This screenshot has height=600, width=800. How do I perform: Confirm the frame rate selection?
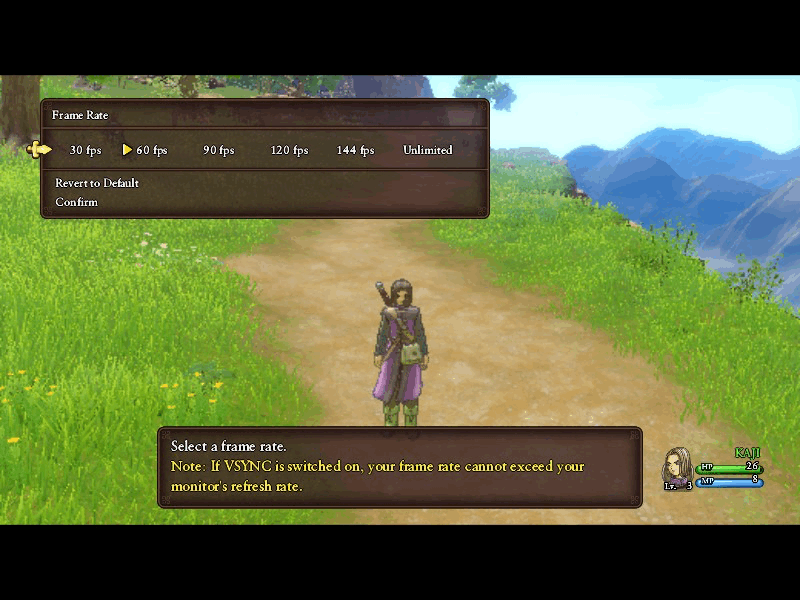pyautogui.click(x=77, y=202)
